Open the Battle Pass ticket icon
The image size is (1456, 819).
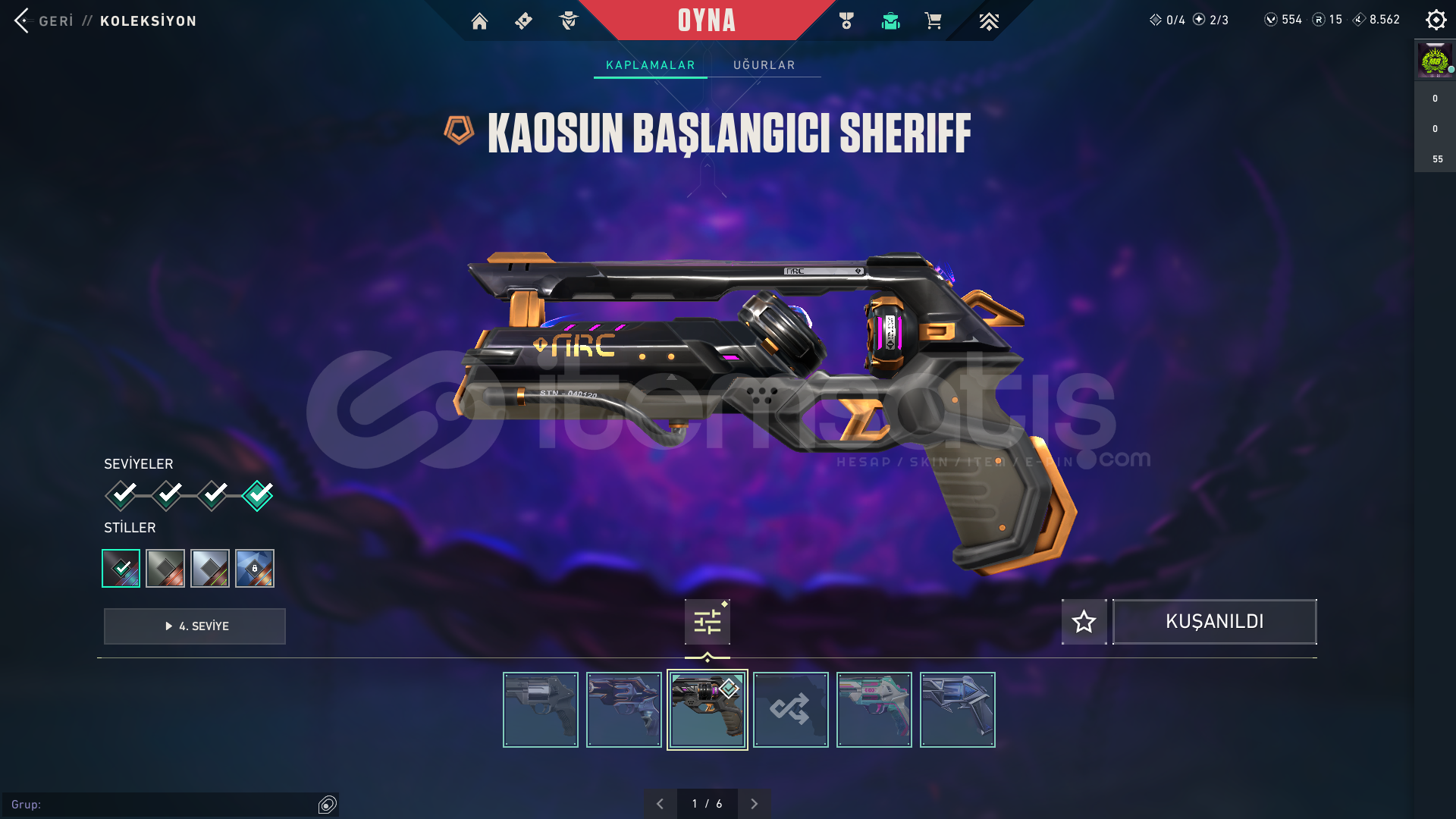click(x=523, y=21)
